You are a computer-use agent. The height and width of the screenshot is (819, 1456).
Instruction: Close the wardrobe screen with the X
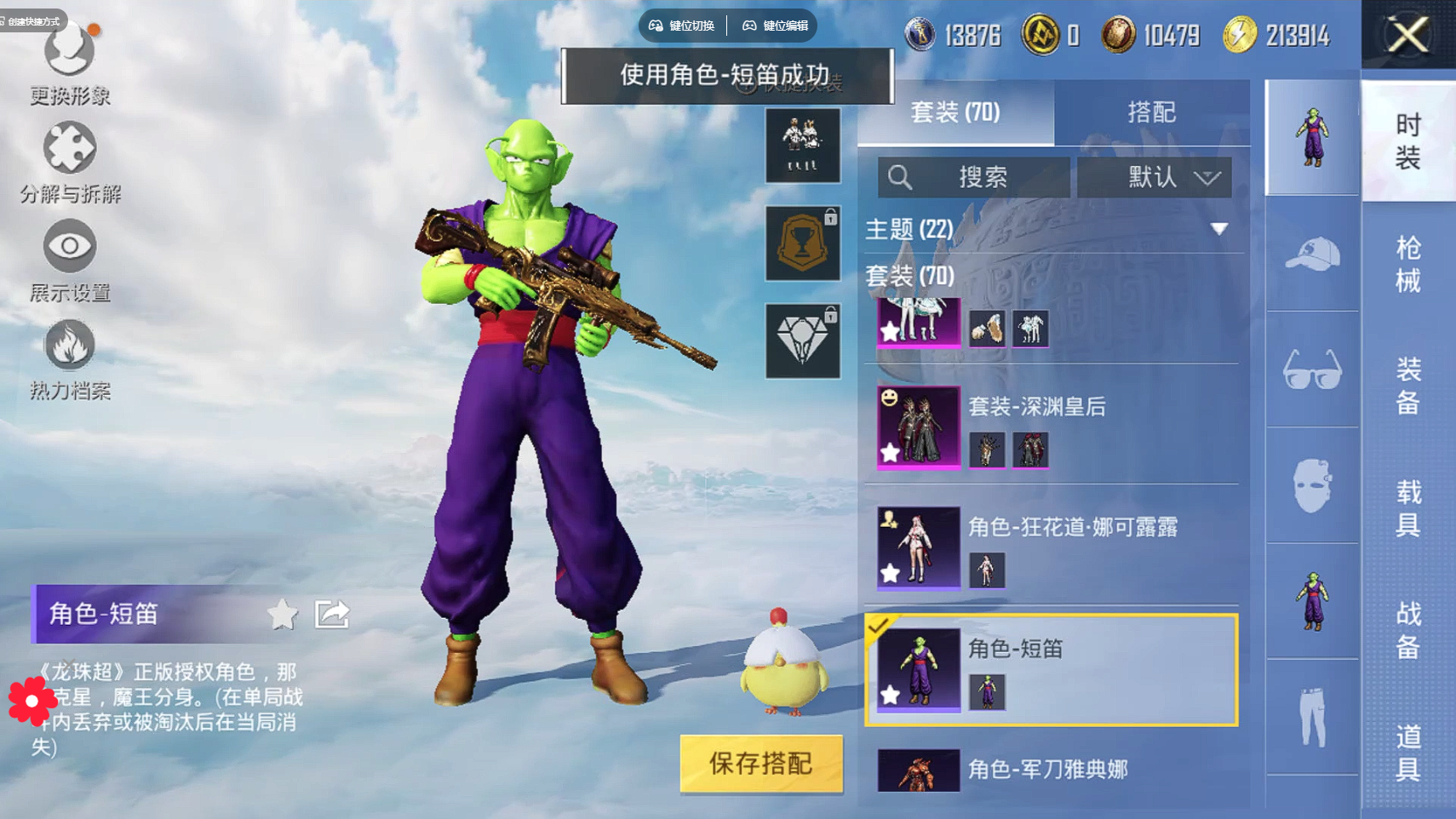tap(1408, 36)
